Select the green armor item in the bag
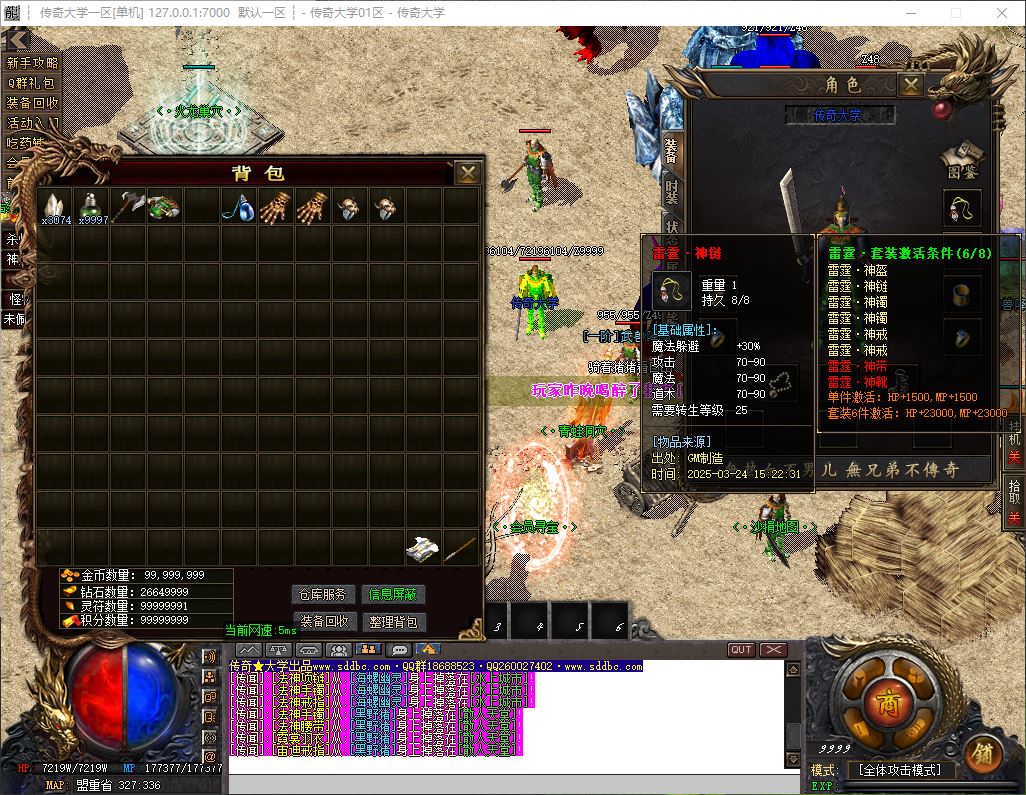 (165, 207)
